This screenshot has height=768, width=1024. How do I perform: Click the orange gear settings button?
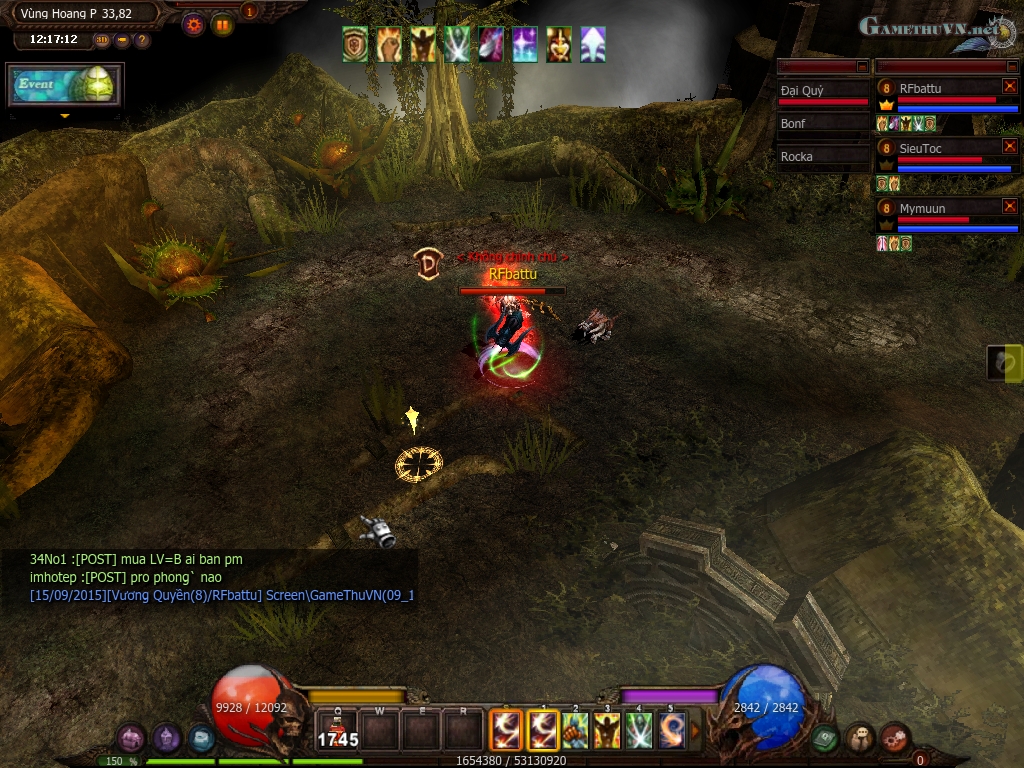coord(194,25)
